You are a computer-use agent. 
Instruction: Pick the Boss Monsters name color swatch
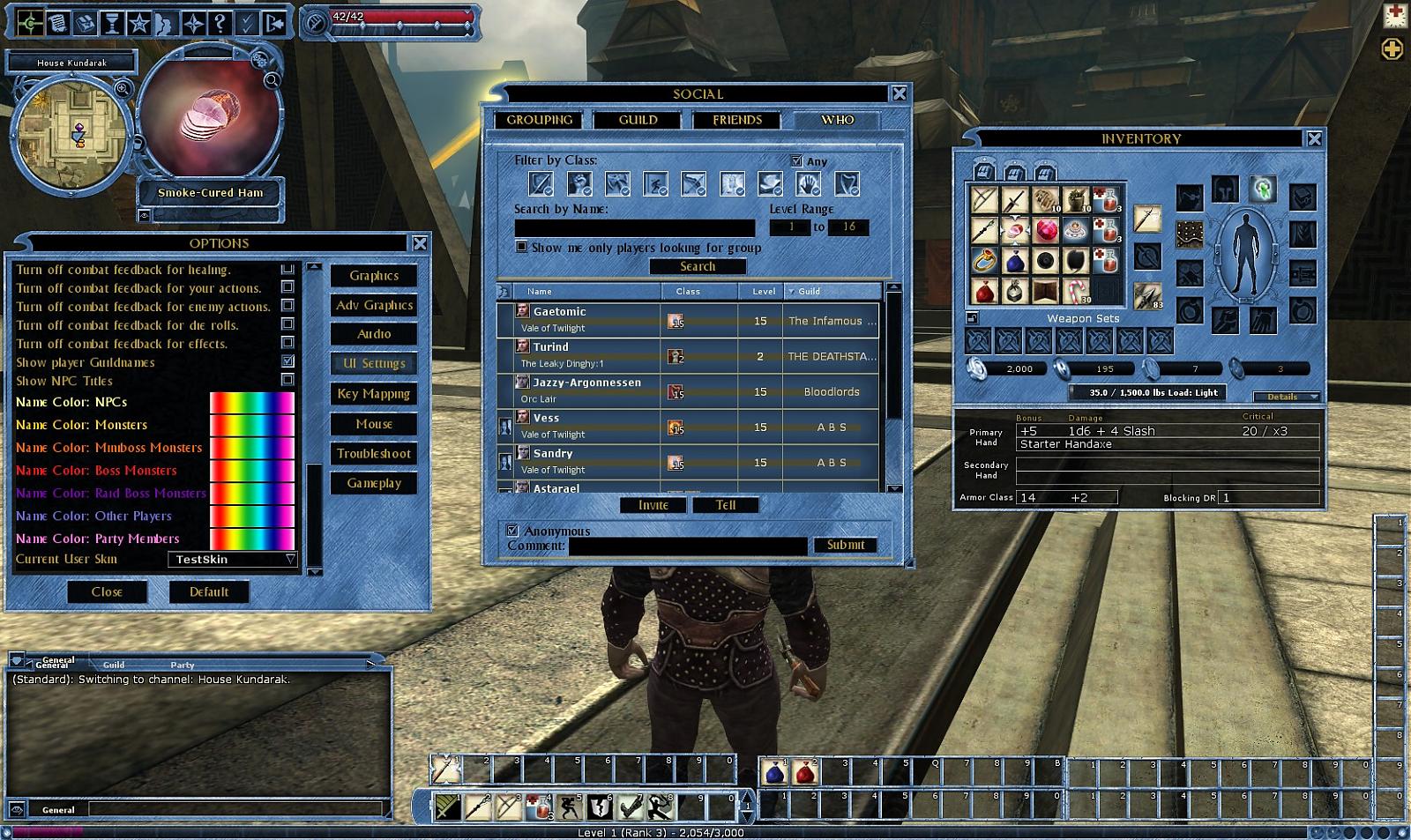251,470
